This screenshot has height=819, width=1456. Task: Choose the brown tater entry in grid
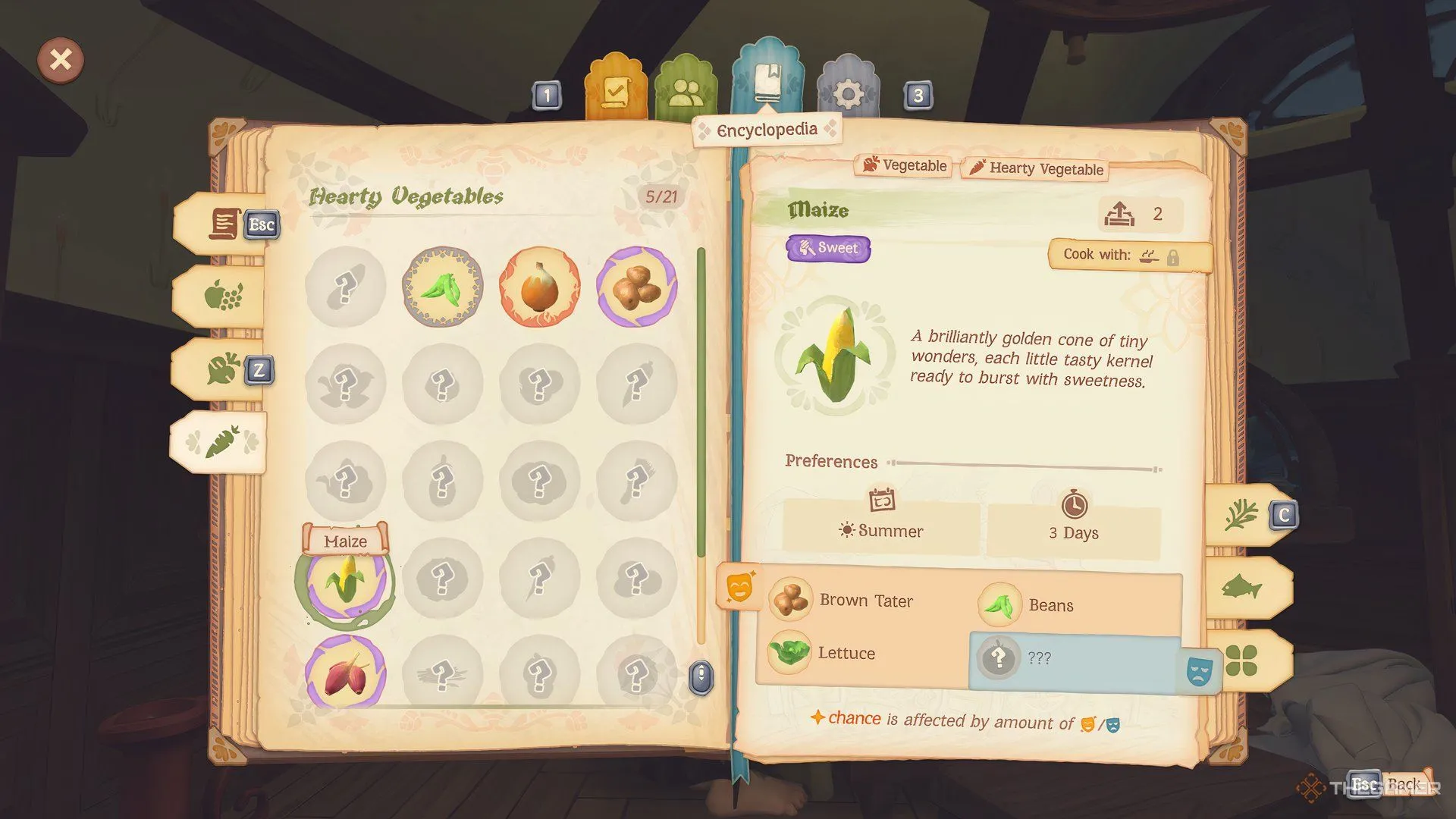tap(636, 287)
